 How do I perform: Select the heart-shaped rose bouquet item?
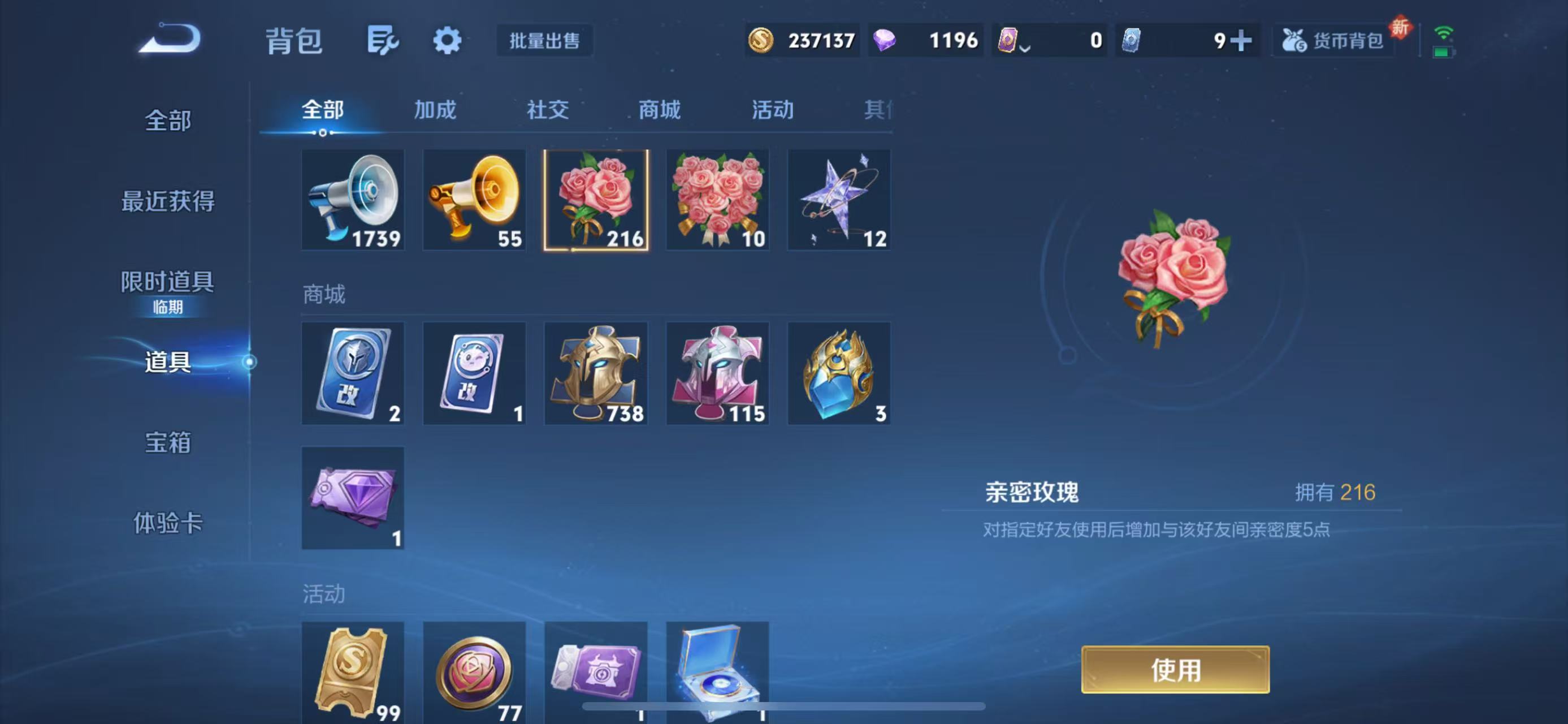coord(718,200)
